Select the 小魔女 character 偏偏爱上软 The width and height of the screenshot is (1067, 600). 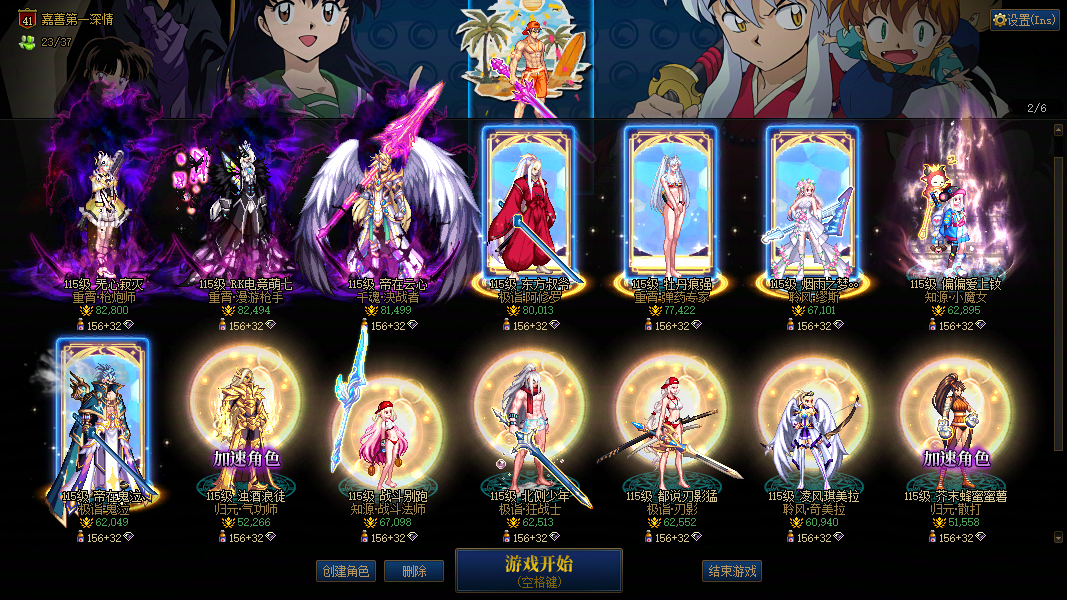[x=955, y=215]
